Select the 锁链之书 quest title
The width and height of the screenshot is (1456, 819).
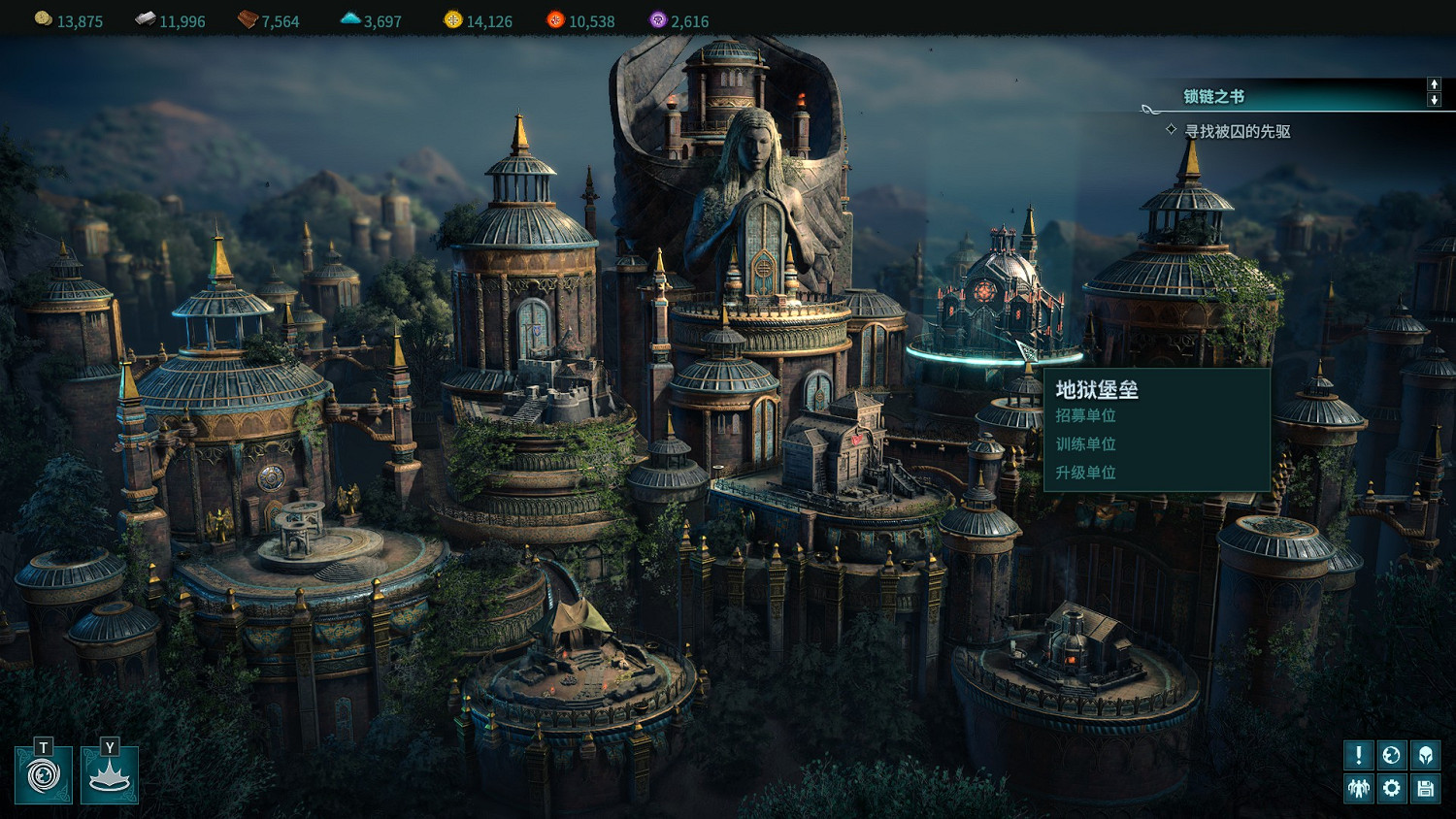click(1213, 96)
